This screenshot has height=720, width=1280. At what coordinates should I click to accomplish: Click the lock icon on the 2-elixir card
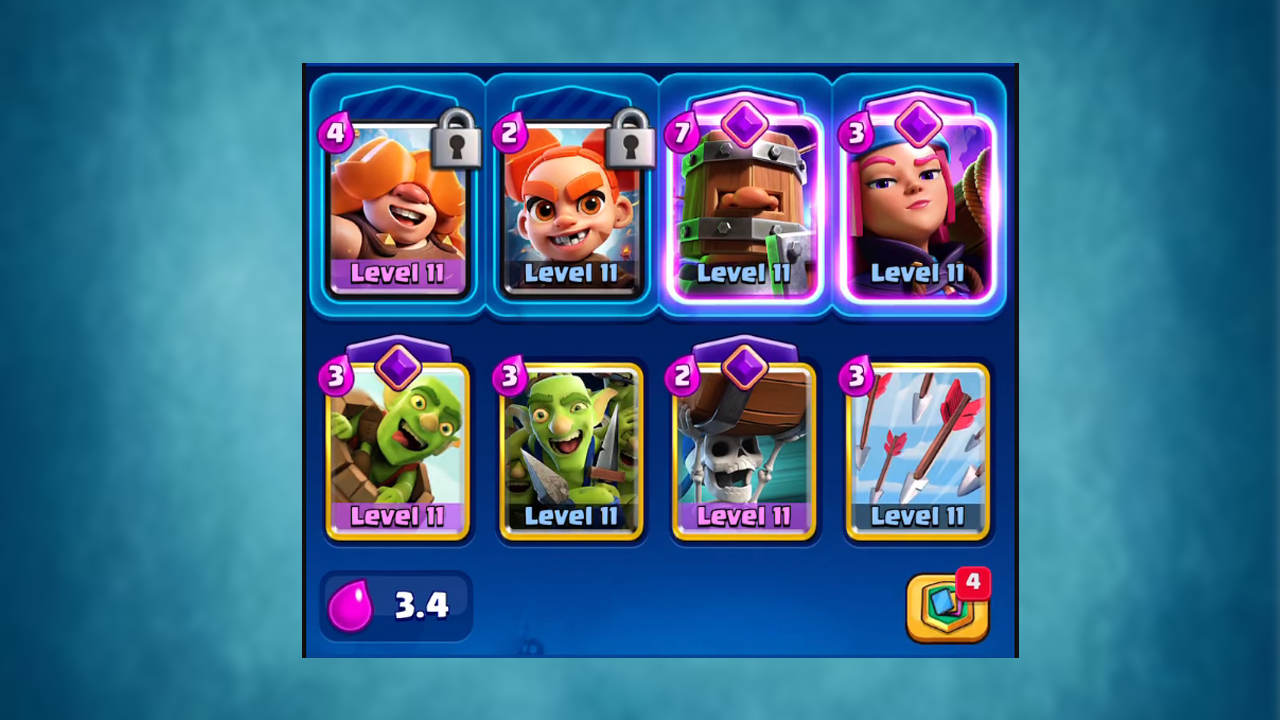629,145
